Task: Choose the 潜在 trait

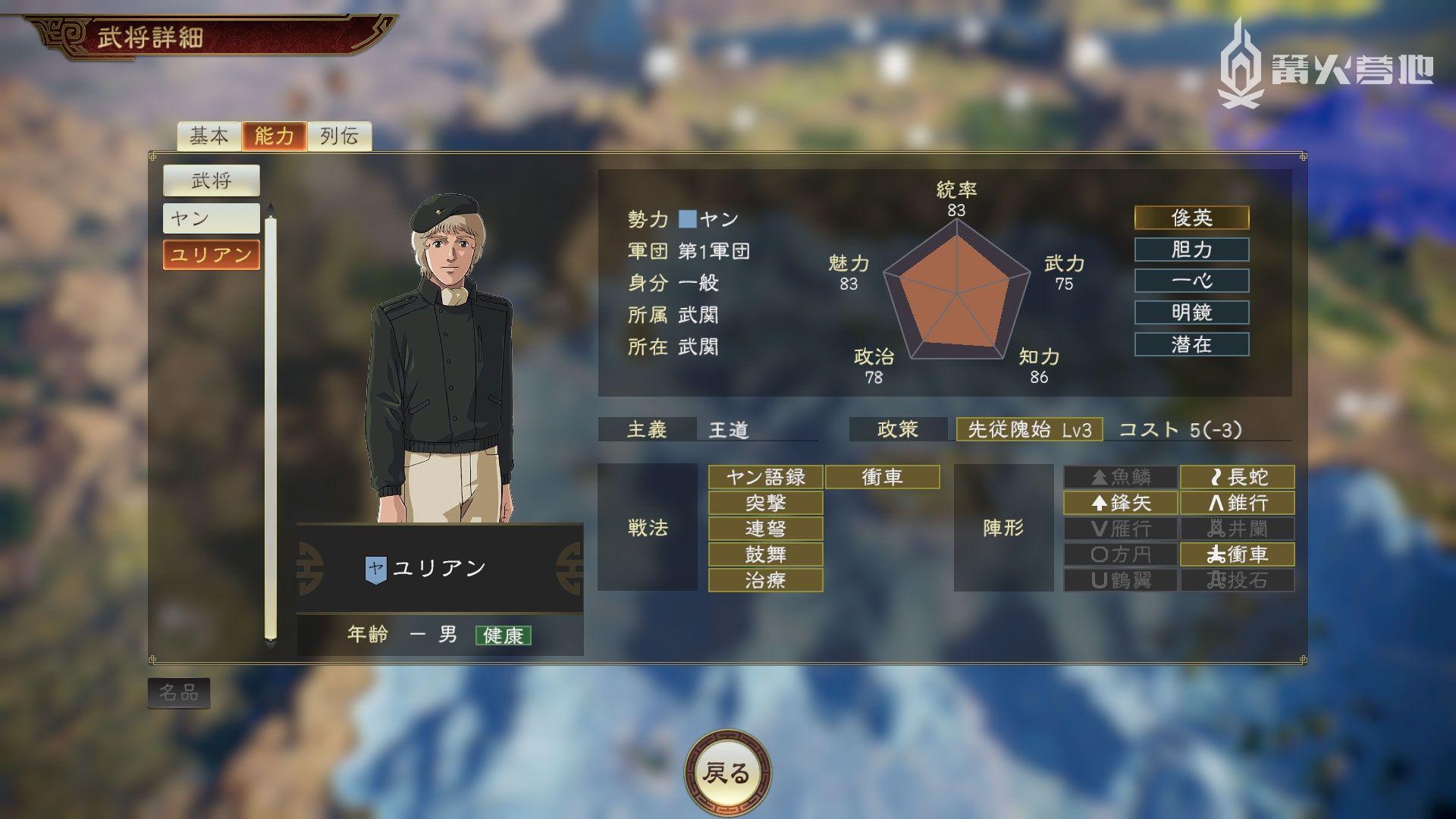Action: (1191, 344)
